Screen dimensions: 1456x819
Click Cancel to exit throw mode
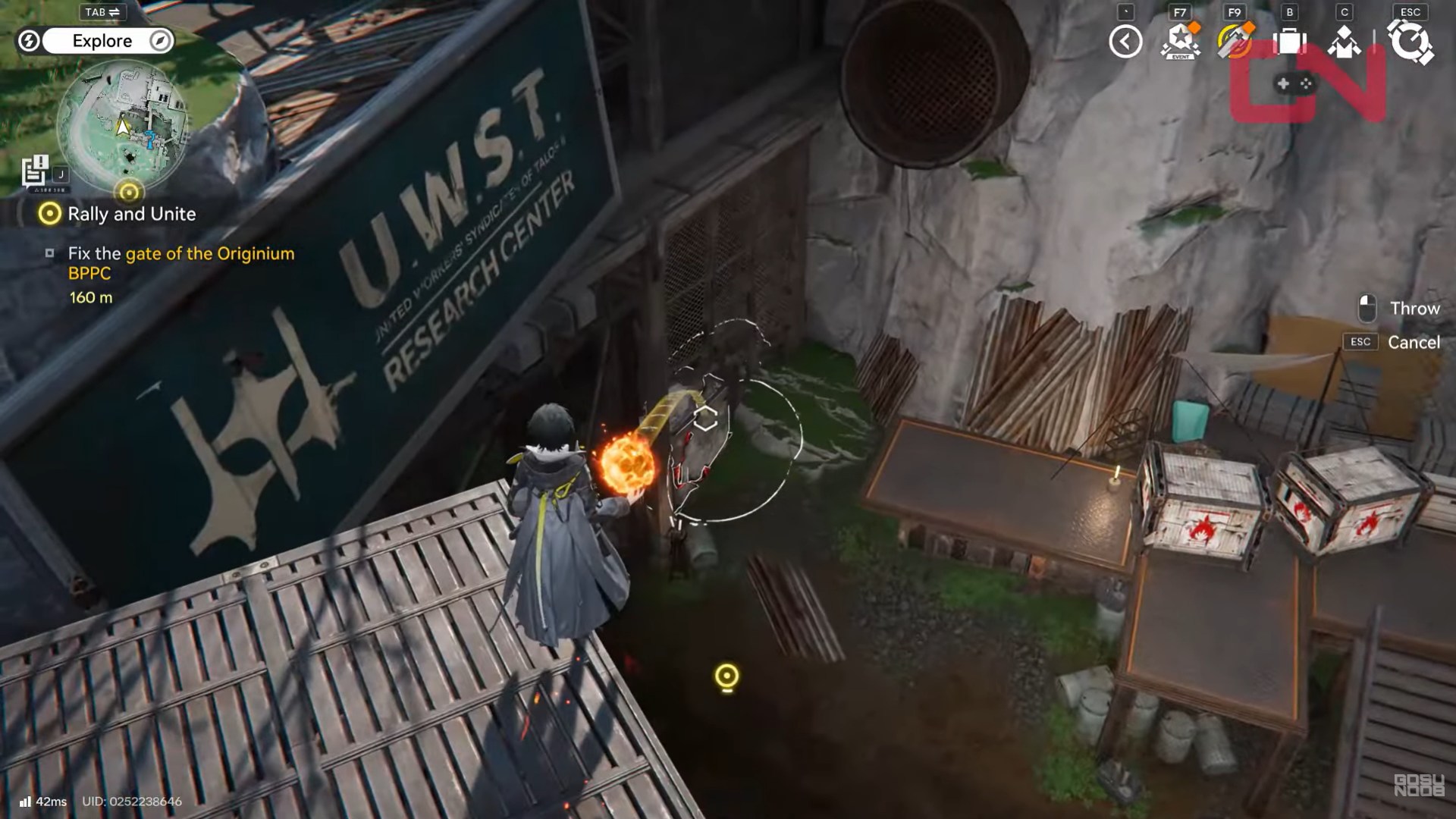coord(1414,342)
